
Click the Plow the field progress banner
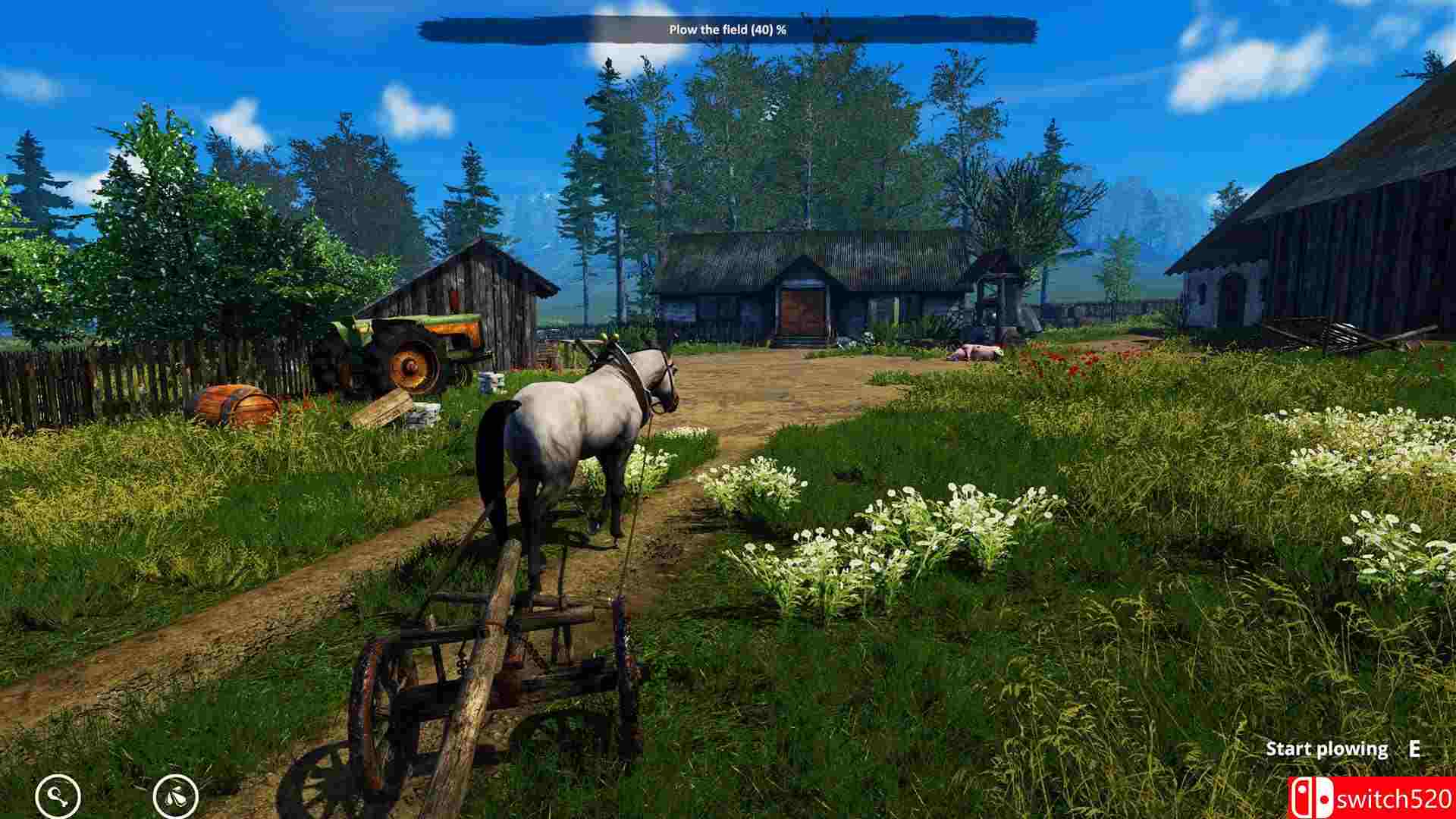(x=728, y=31)
